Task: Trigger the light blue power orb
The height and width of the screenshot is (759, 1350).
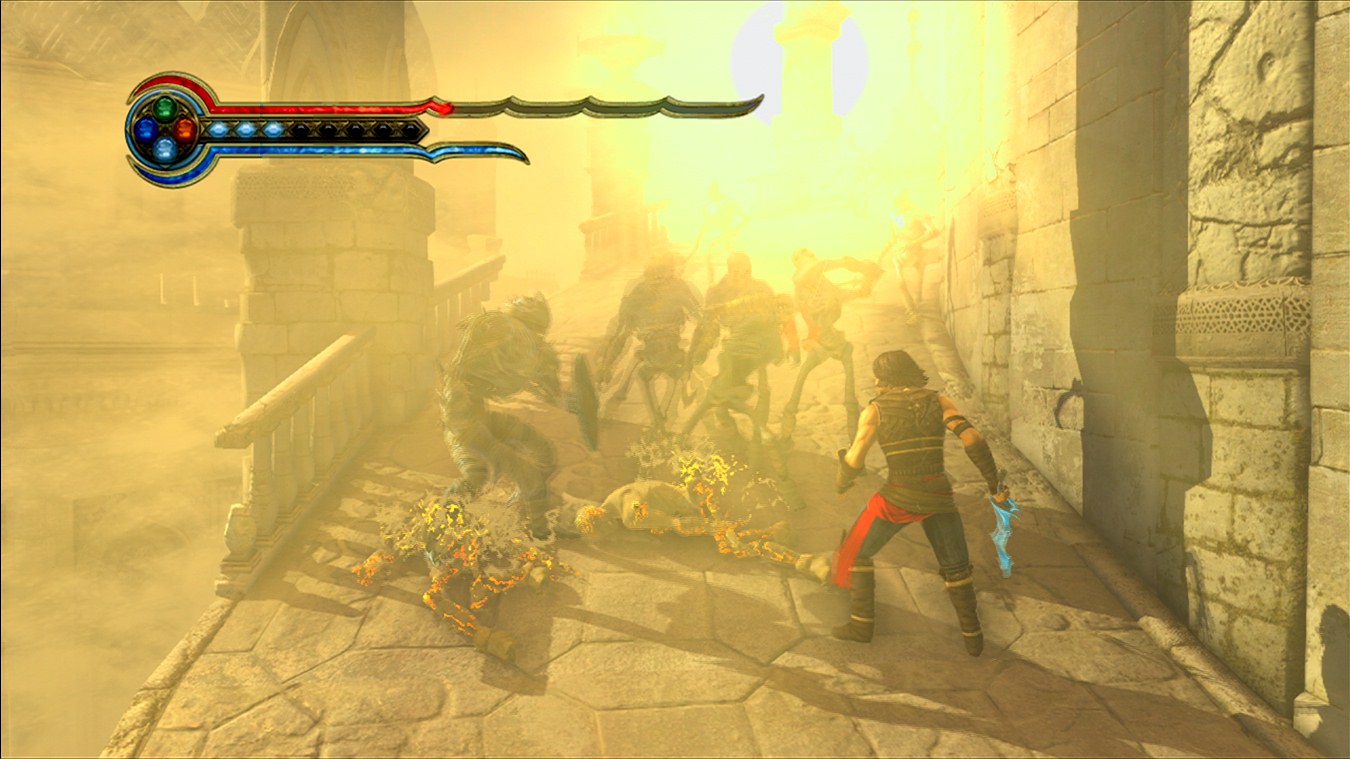Action: pyautogui.click(x=165, y=150)
